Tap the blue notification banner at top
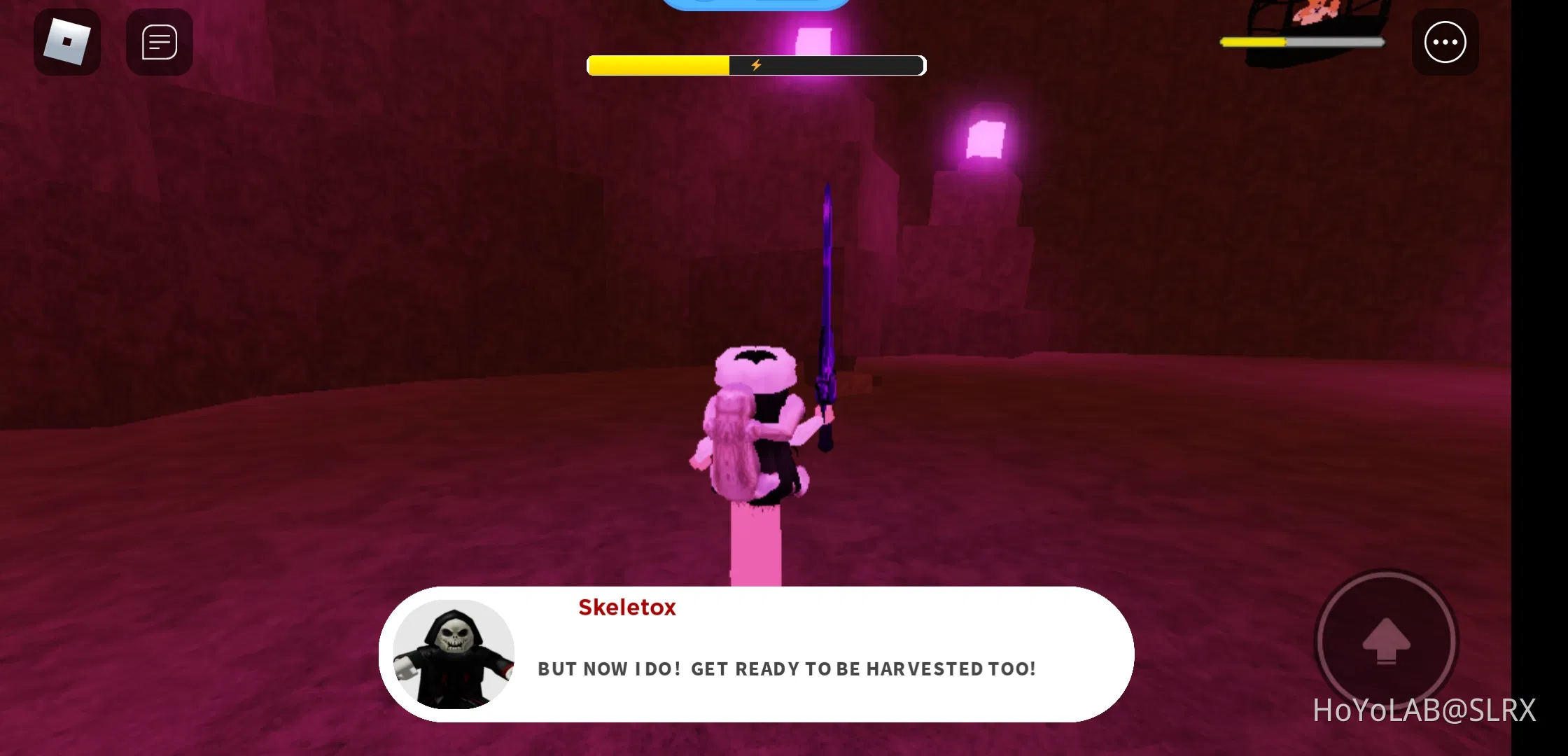This screenshot has height=756, width=1568. 756,6
